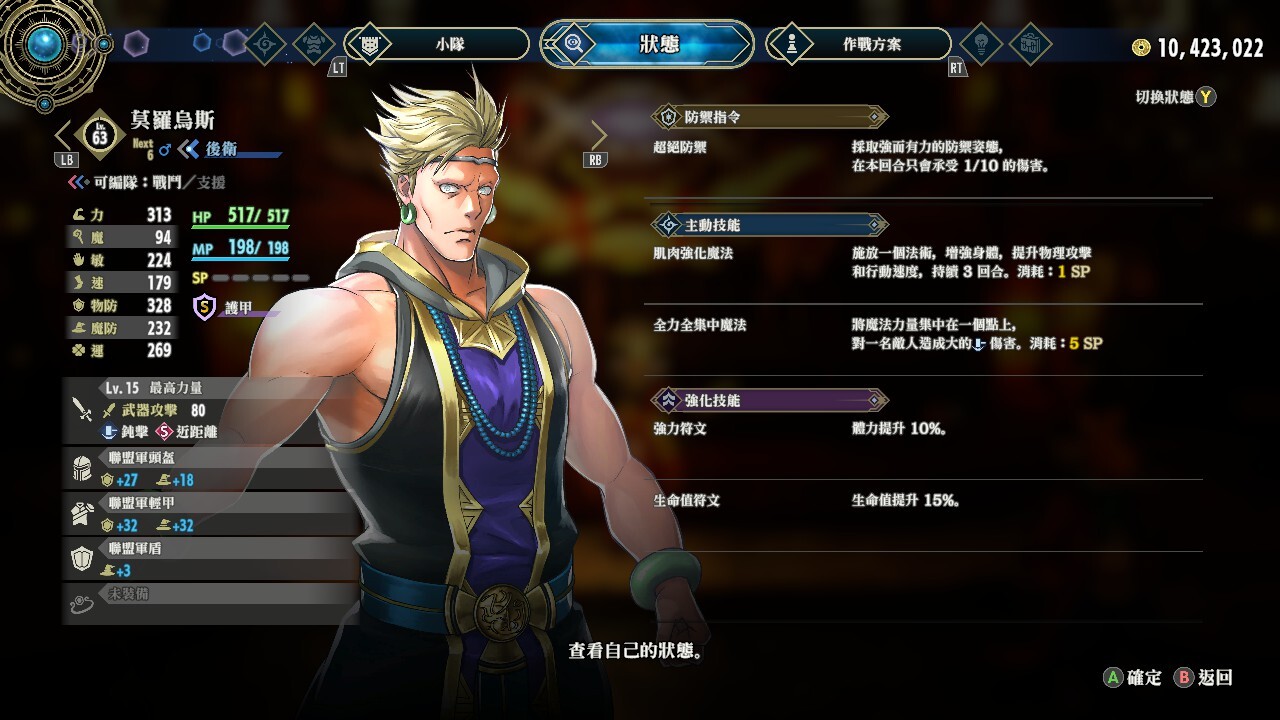Open the lightbulb icon tab
Screen dimensions: 1280x720
[x=980, y=44]
